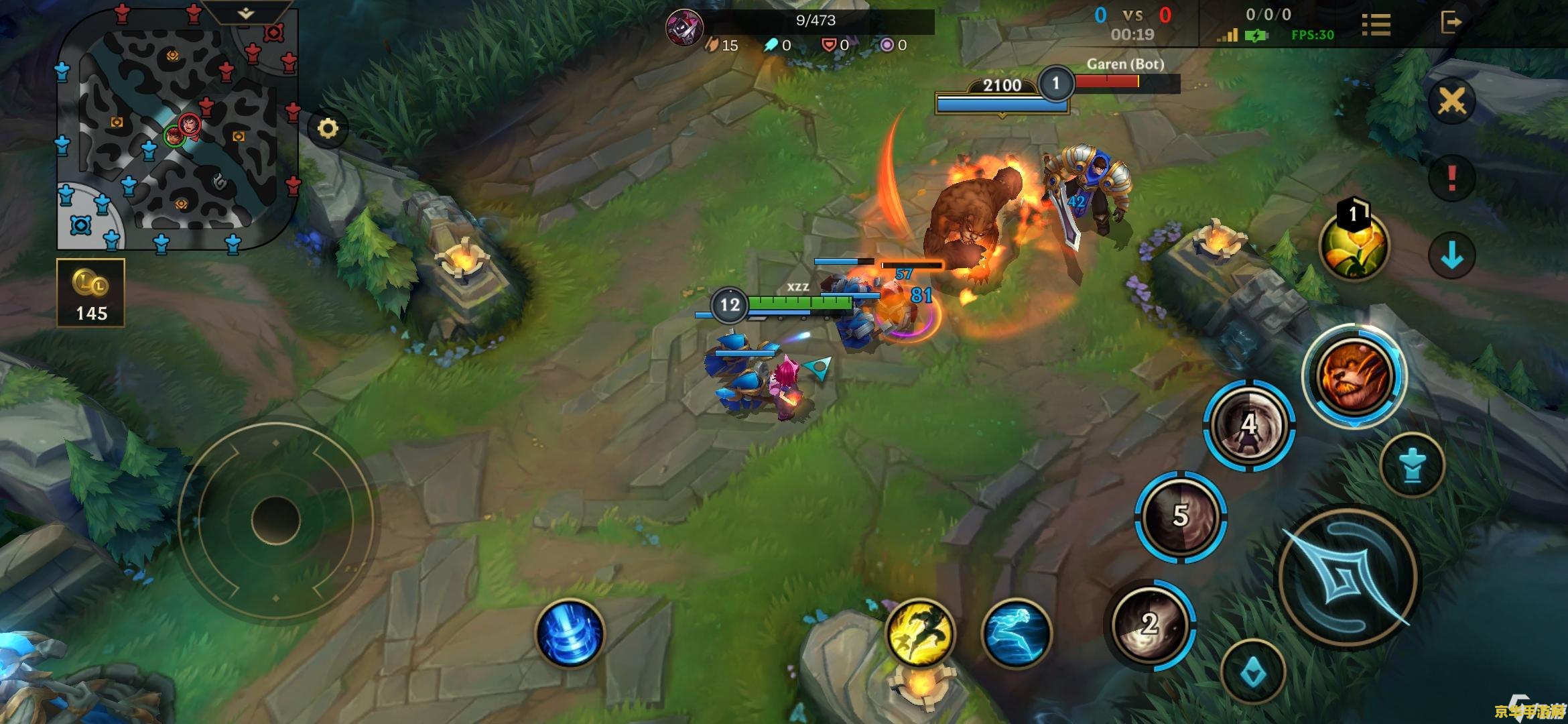Viewport: 1568px width, 724px height.
Task: Open settings with the gear icon
Action: click(328, 128)
